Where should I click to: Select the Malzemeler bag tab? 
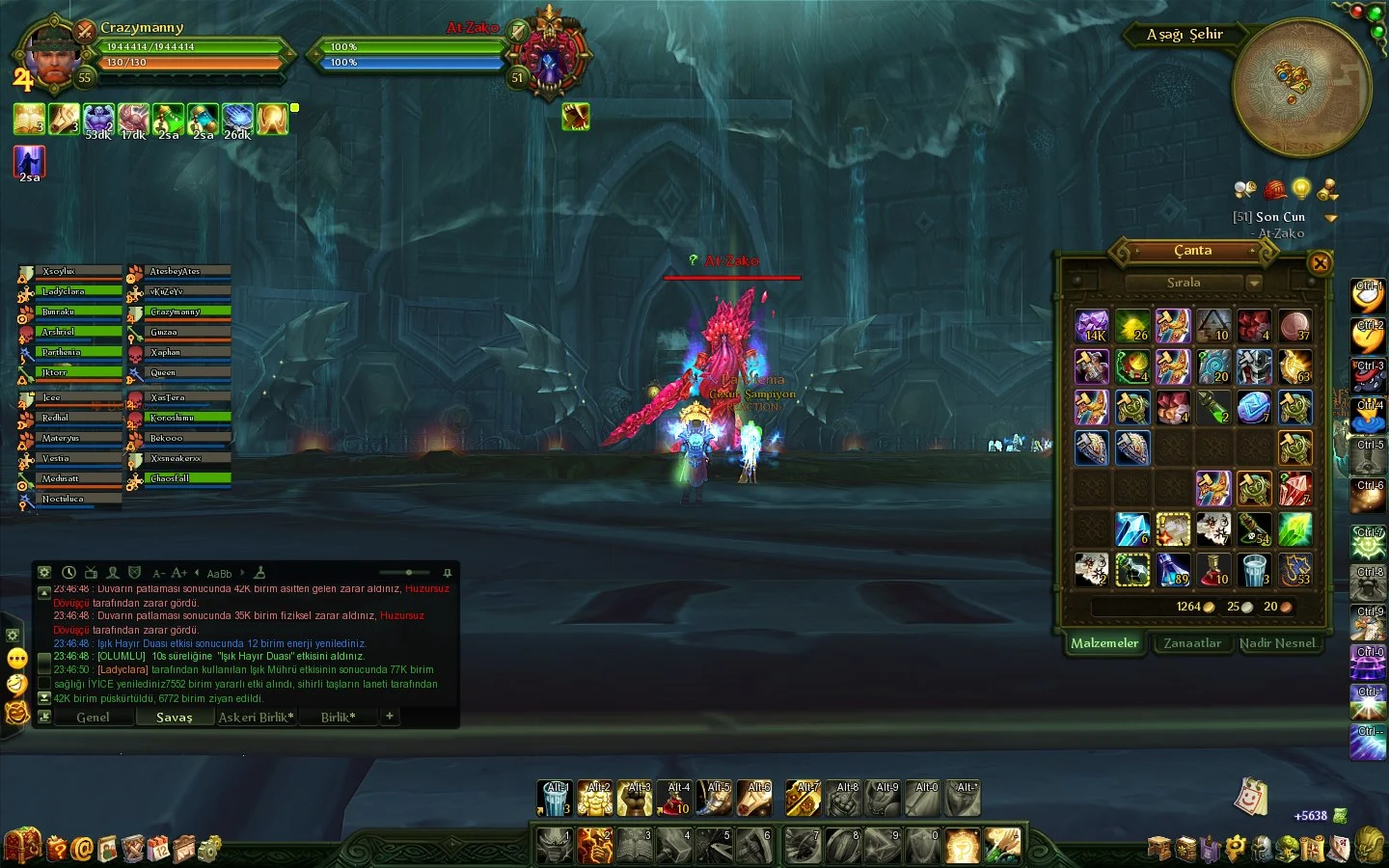pyautogui.click(x=1104, y=643)
